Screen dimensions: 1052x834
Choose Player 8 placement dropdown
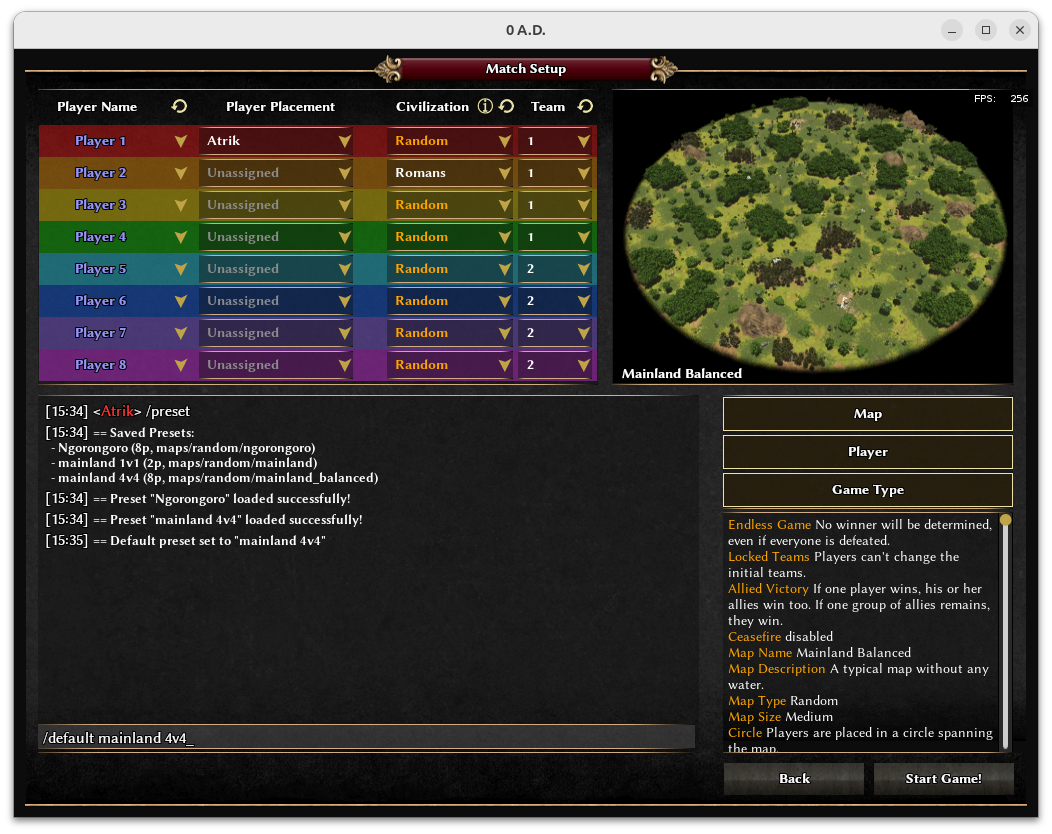(276, 365)
